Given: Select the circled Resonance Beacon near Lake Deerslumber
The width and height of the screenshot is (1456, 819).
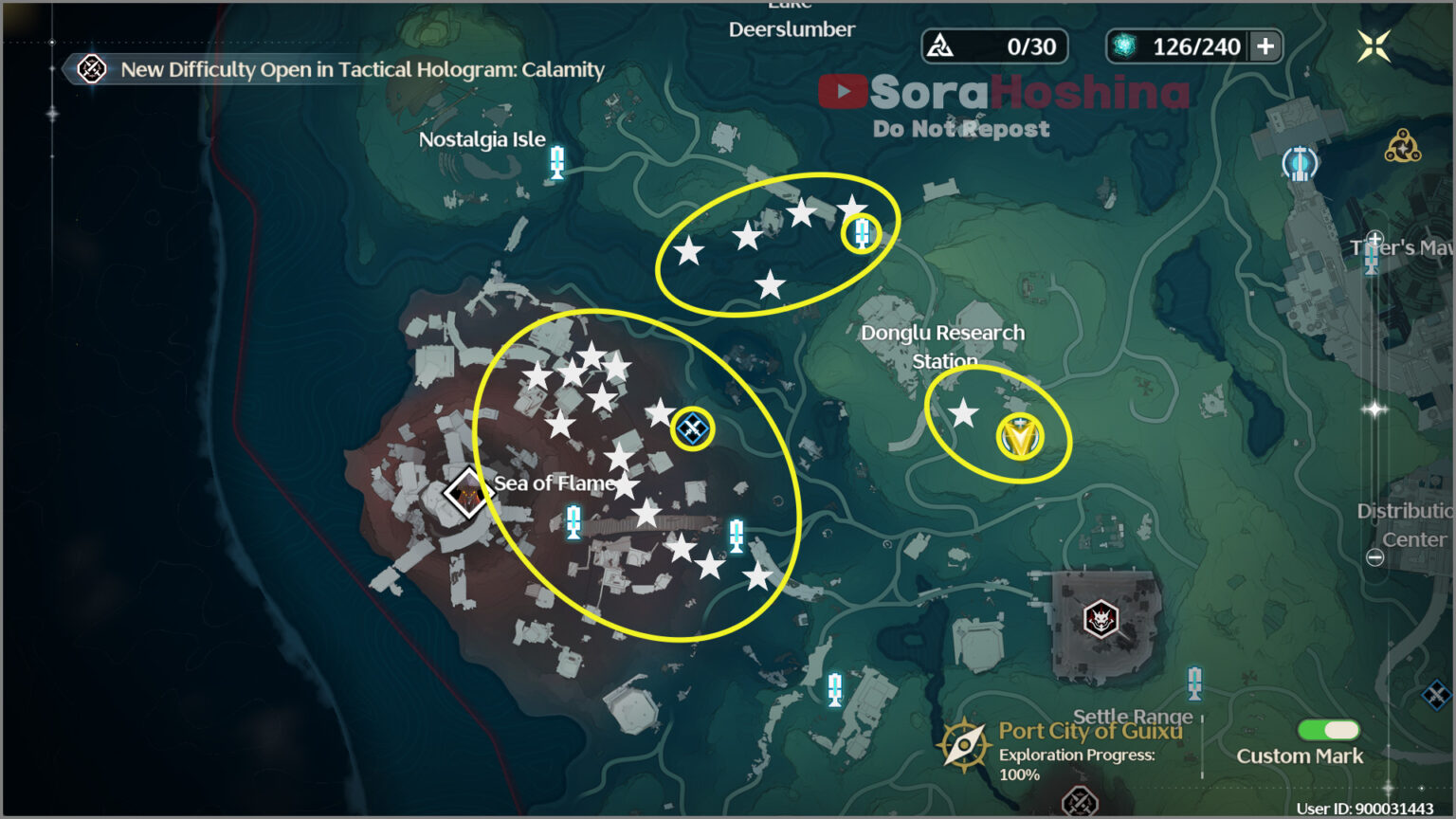Looking at the screenshot, I should (861, 234).
